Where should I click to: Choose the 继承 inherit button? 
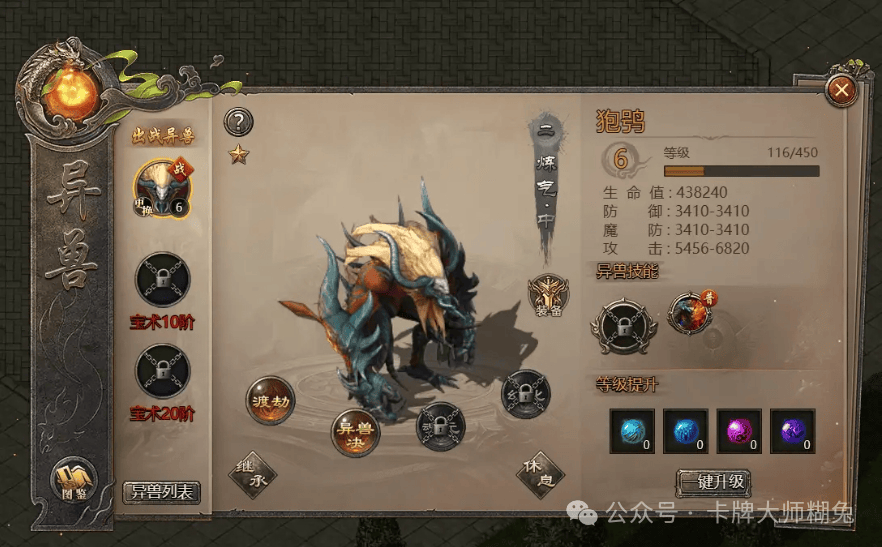pos(251,475)
